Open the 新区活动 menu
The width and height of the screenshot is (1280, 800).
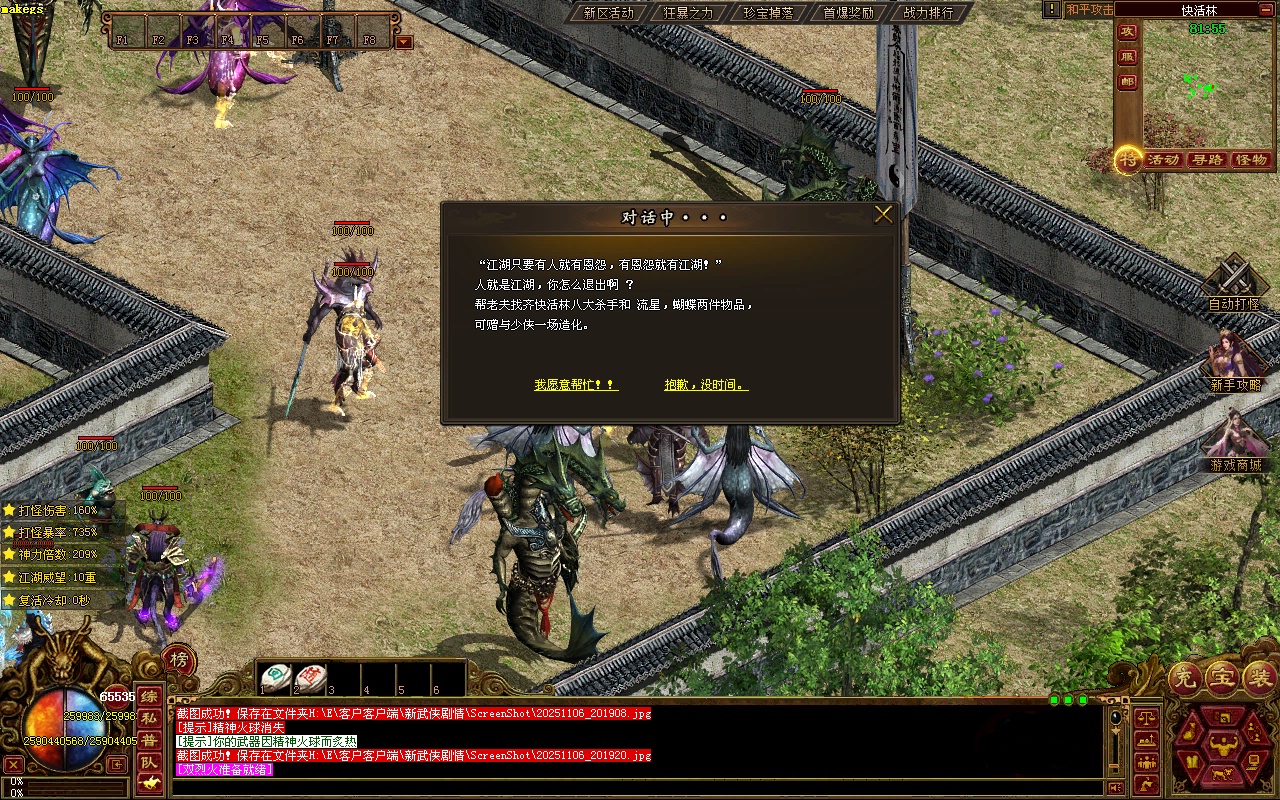[x=608, y=13]
